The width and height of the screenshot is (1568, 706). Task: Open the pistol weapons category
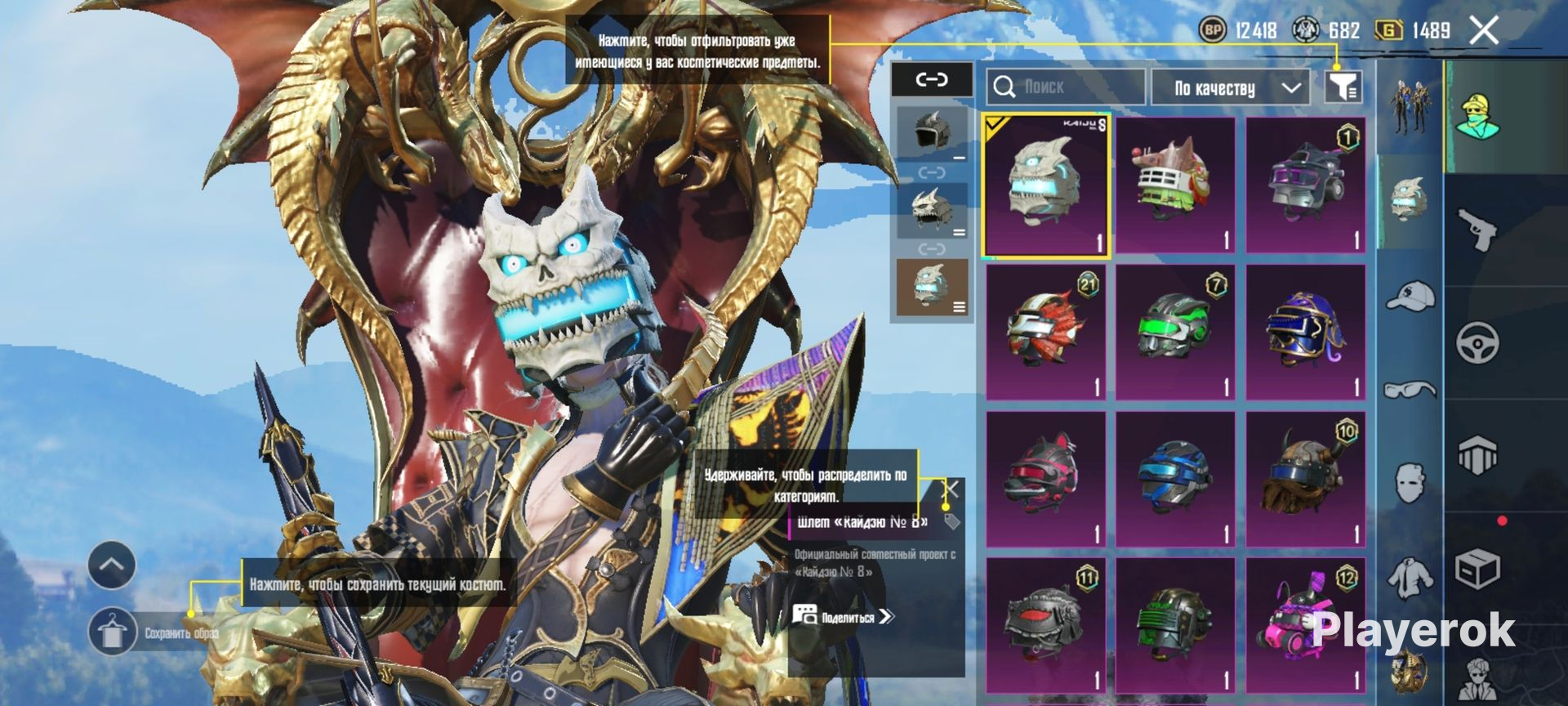1478,230
